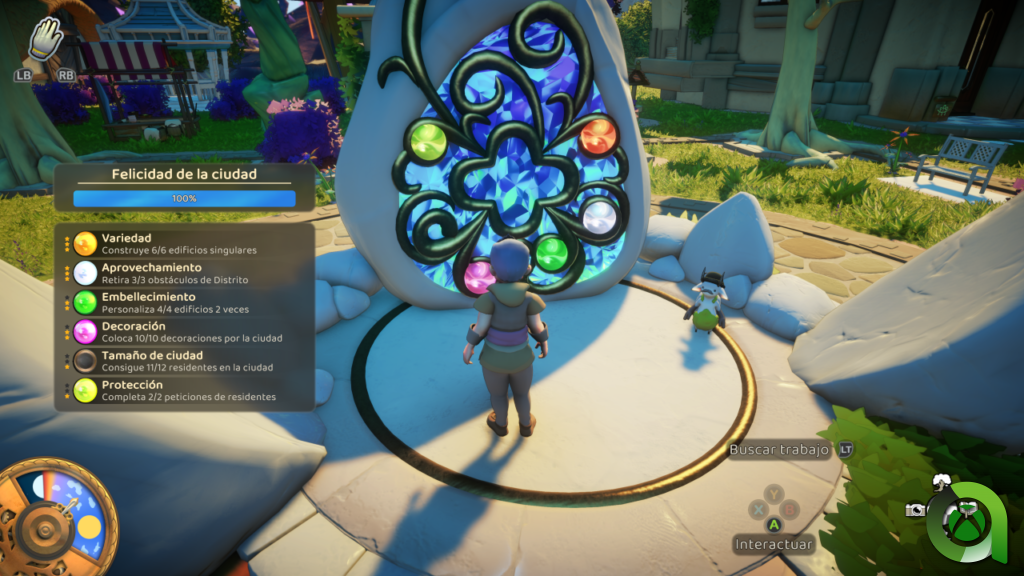Click the camera icon

[x=915, y=510]
